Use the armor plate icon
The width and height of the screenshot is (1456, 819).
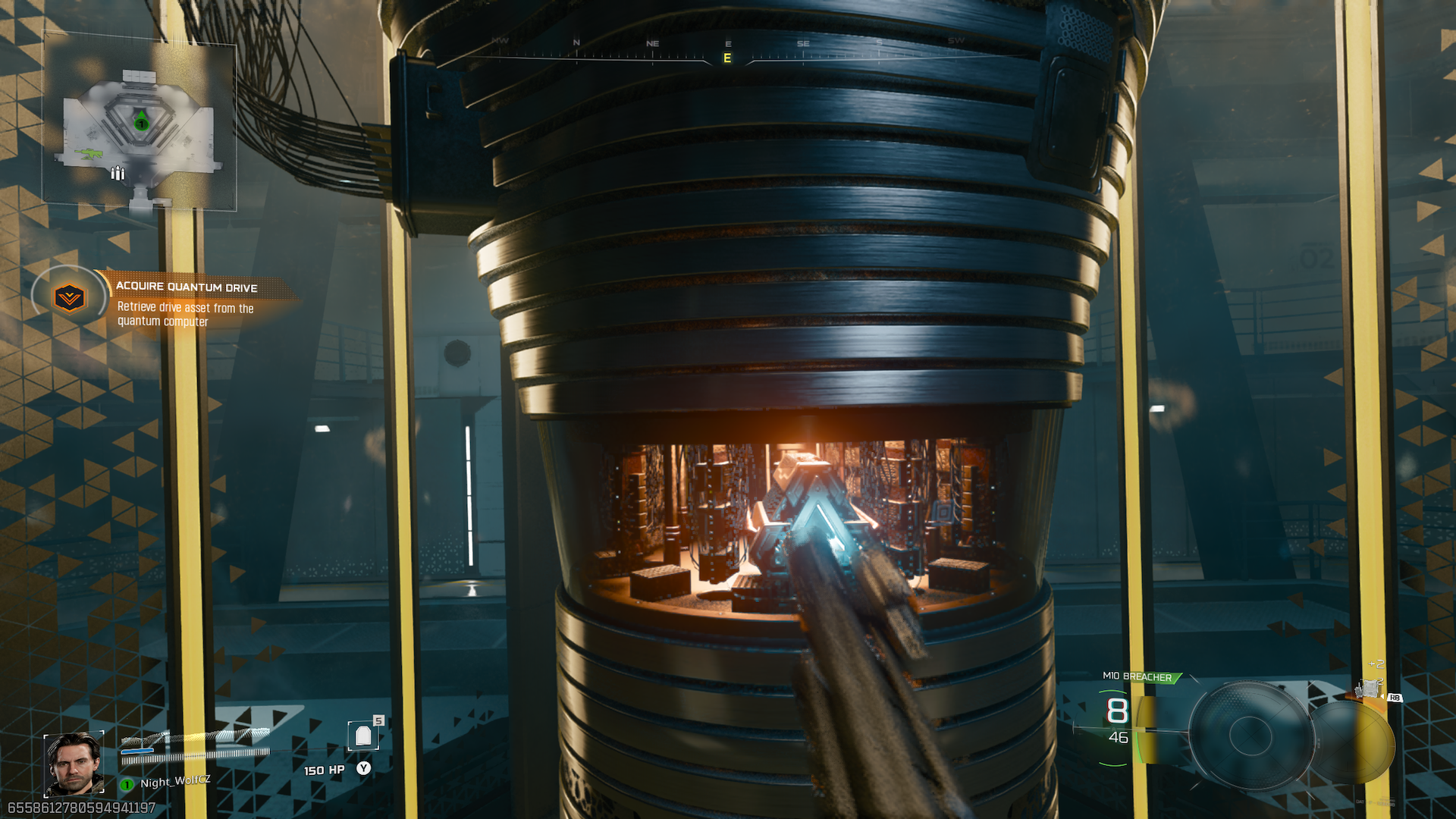coord(363,736)
